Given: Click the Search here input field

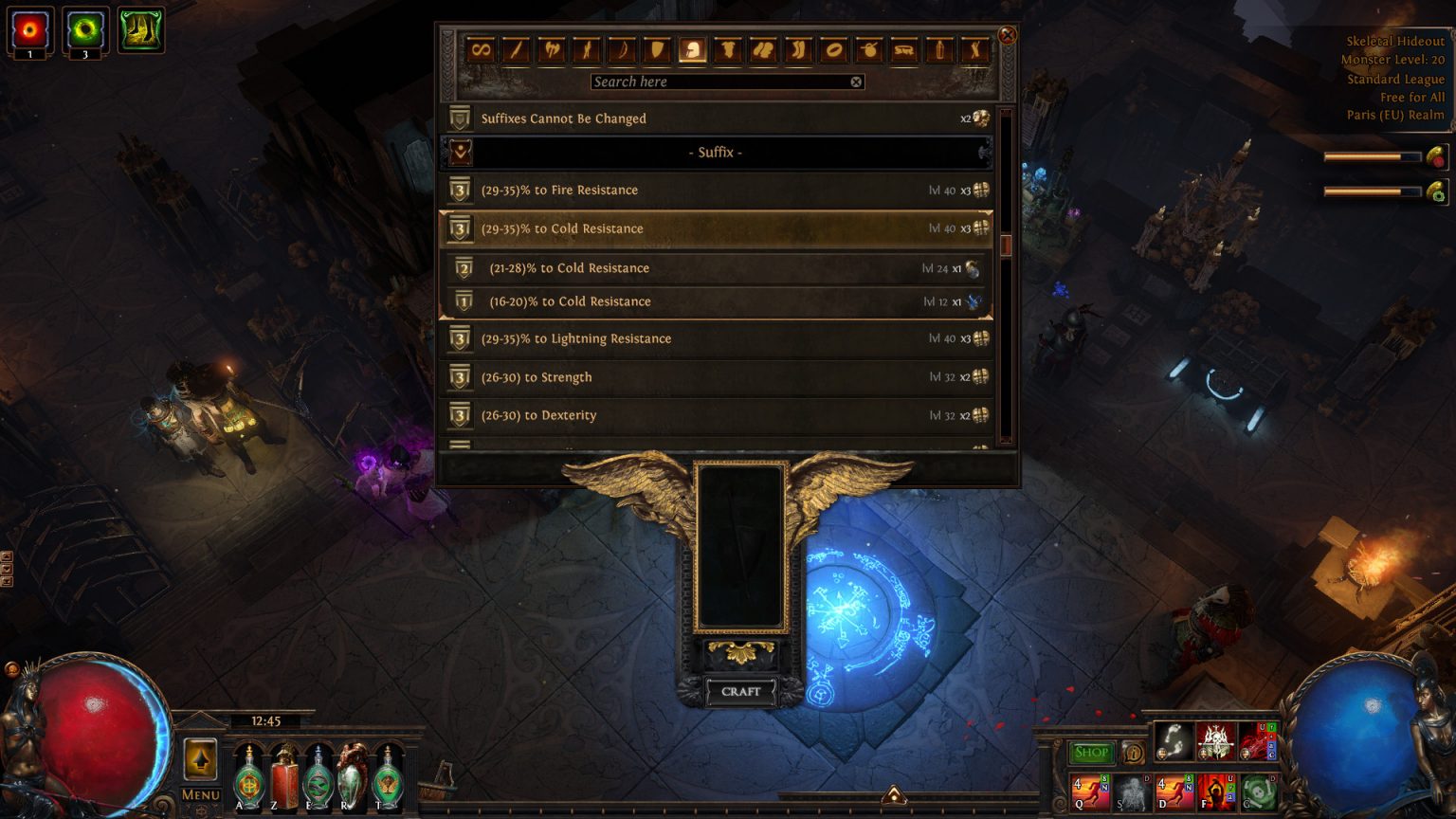Looking at the screenshot, I should (x=725, y=82).
